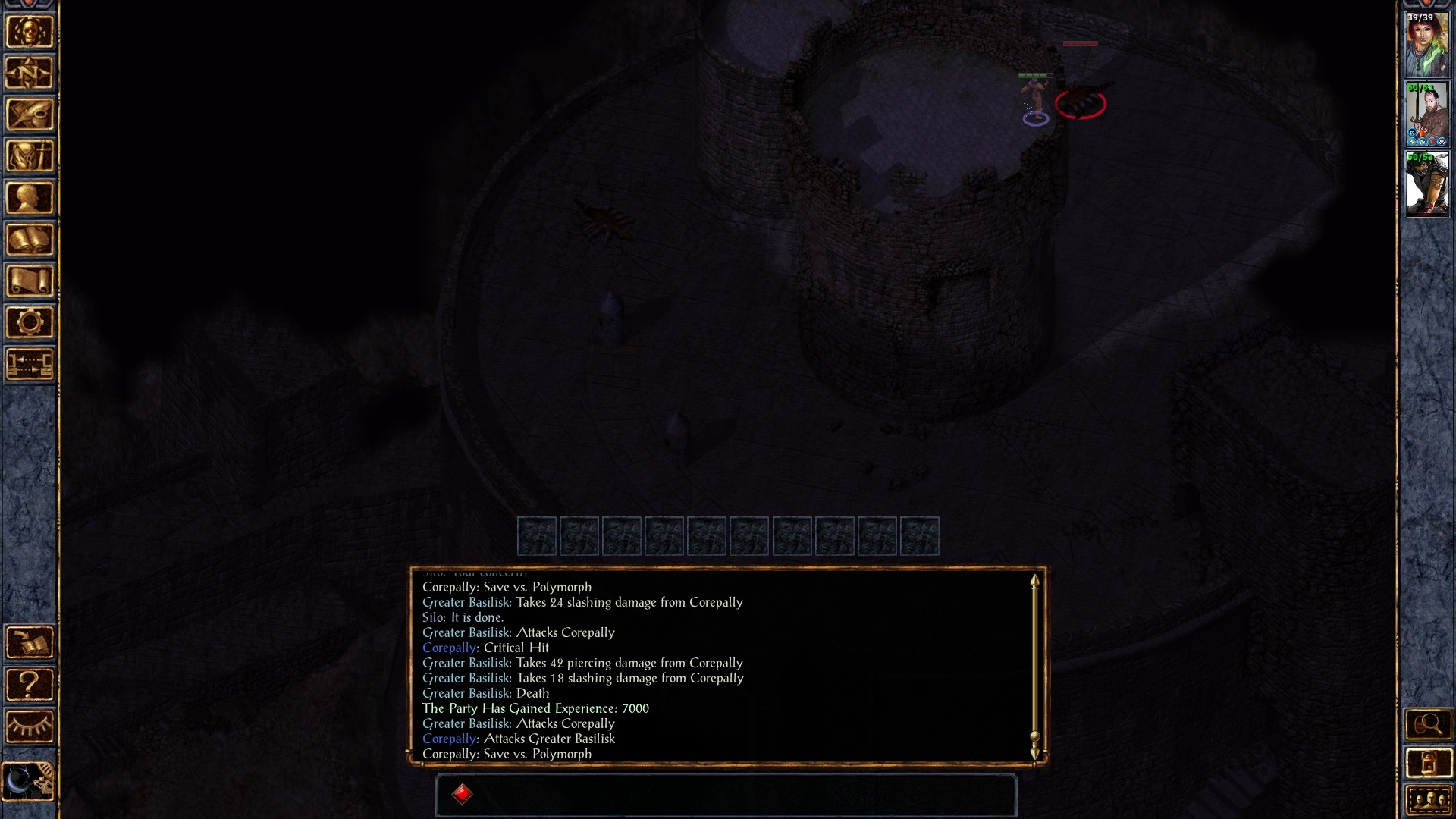Viewport: 1456px width, 819px height.
Task: Open the journal quill and inkwell button
Action: click(x=30, y=115)
